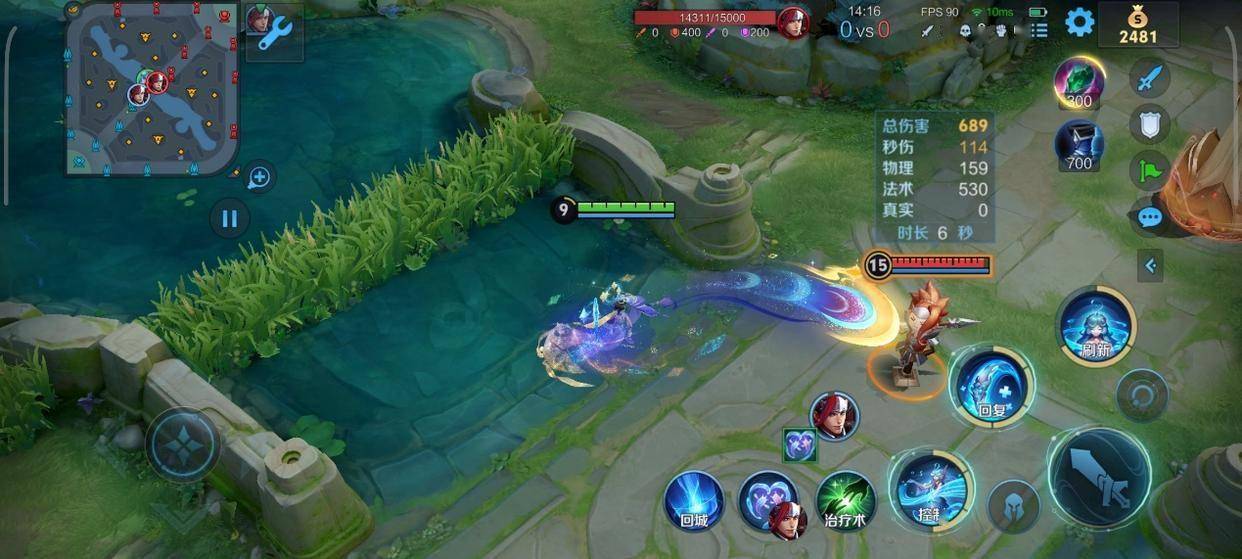This screenshot has width=1242, height=559.
Task: Use the 回城 recall button
Action: [694, 500]
